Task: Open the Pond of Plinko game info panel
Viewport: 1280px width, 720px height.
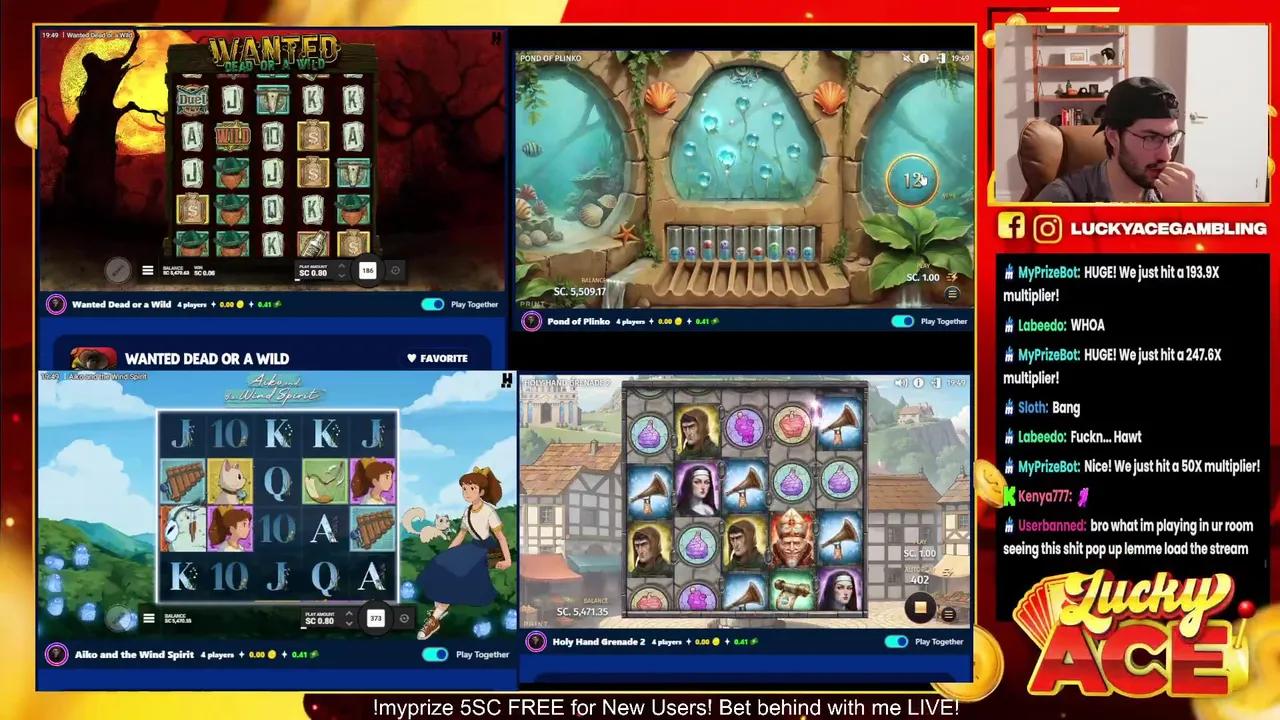Action: click(922, 58)
